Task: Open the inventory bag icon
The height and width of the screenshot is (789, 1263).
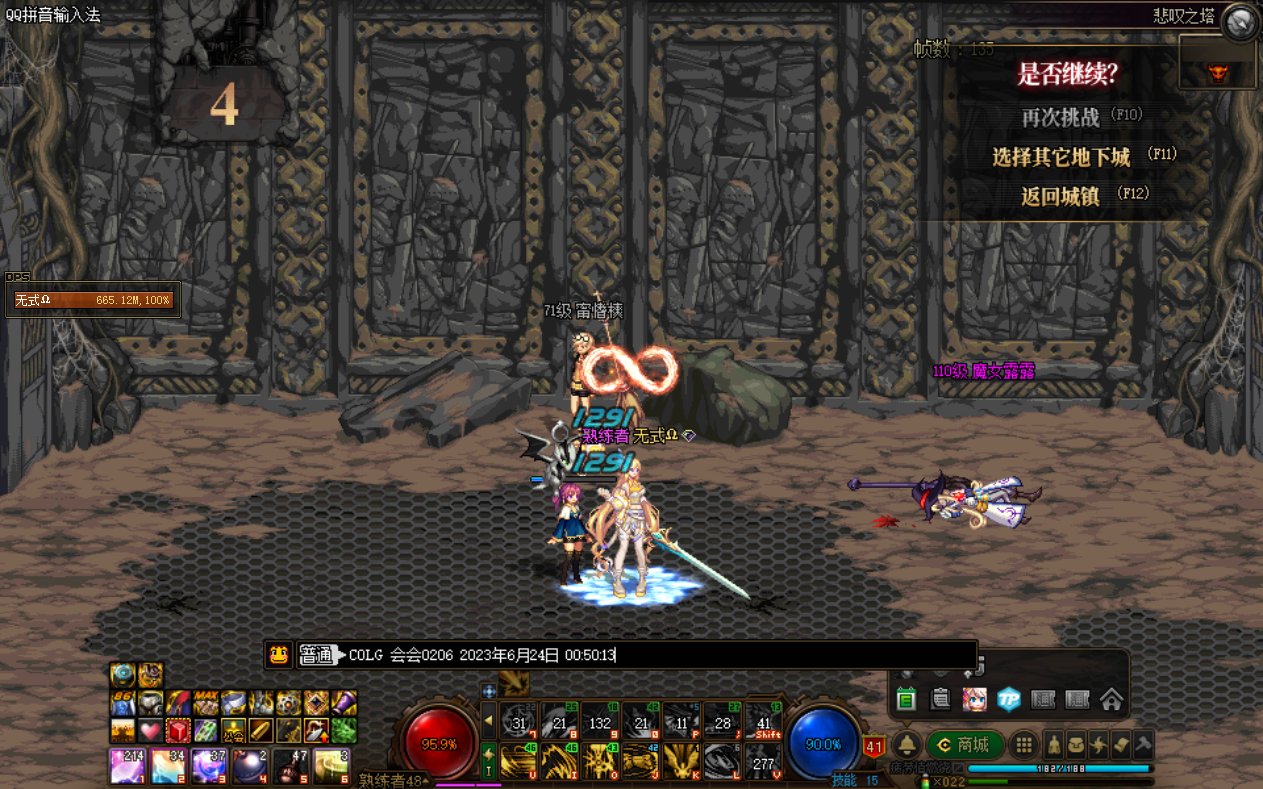Action: [x=1076, y=745]
